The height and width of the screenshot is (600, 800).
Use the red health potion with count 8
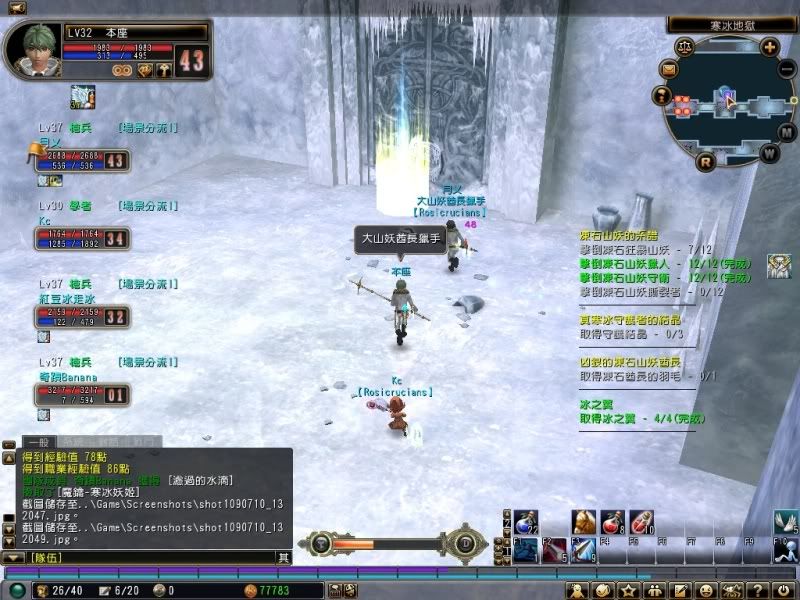(613, 521)
